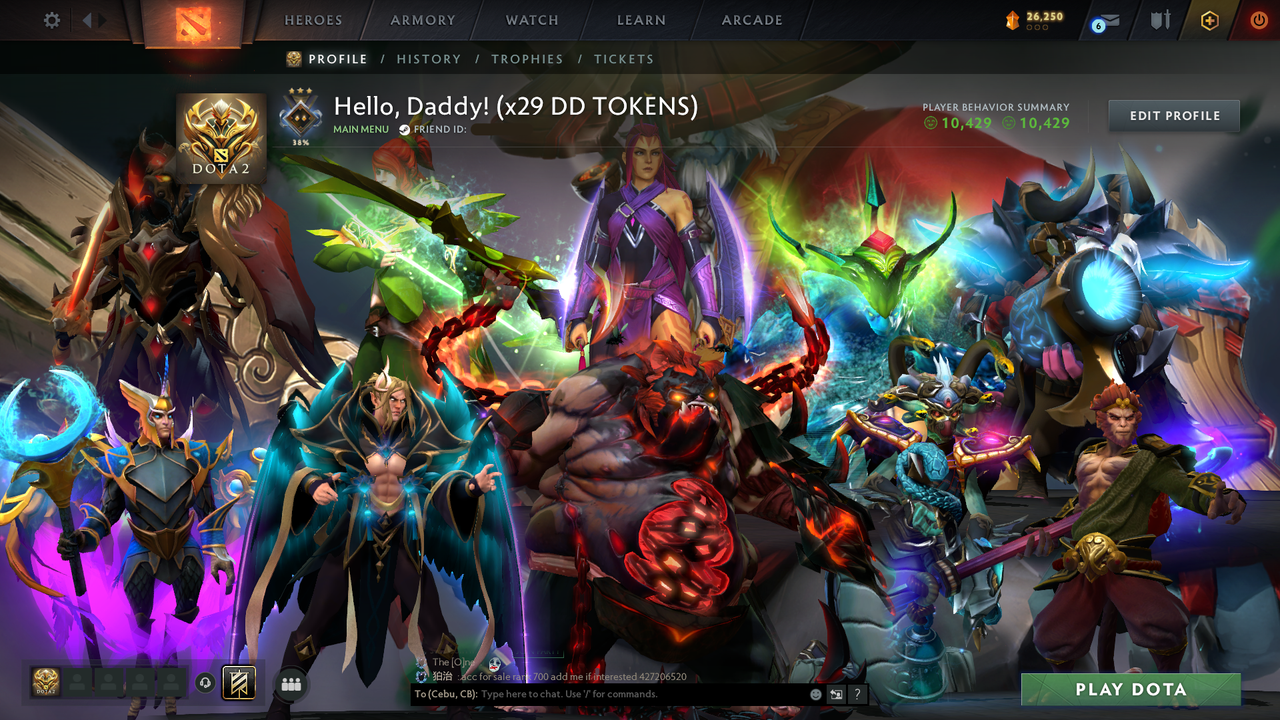
Task: Open the Dota Plus shield-and-sword icon
Action: tap(1161, 19)
